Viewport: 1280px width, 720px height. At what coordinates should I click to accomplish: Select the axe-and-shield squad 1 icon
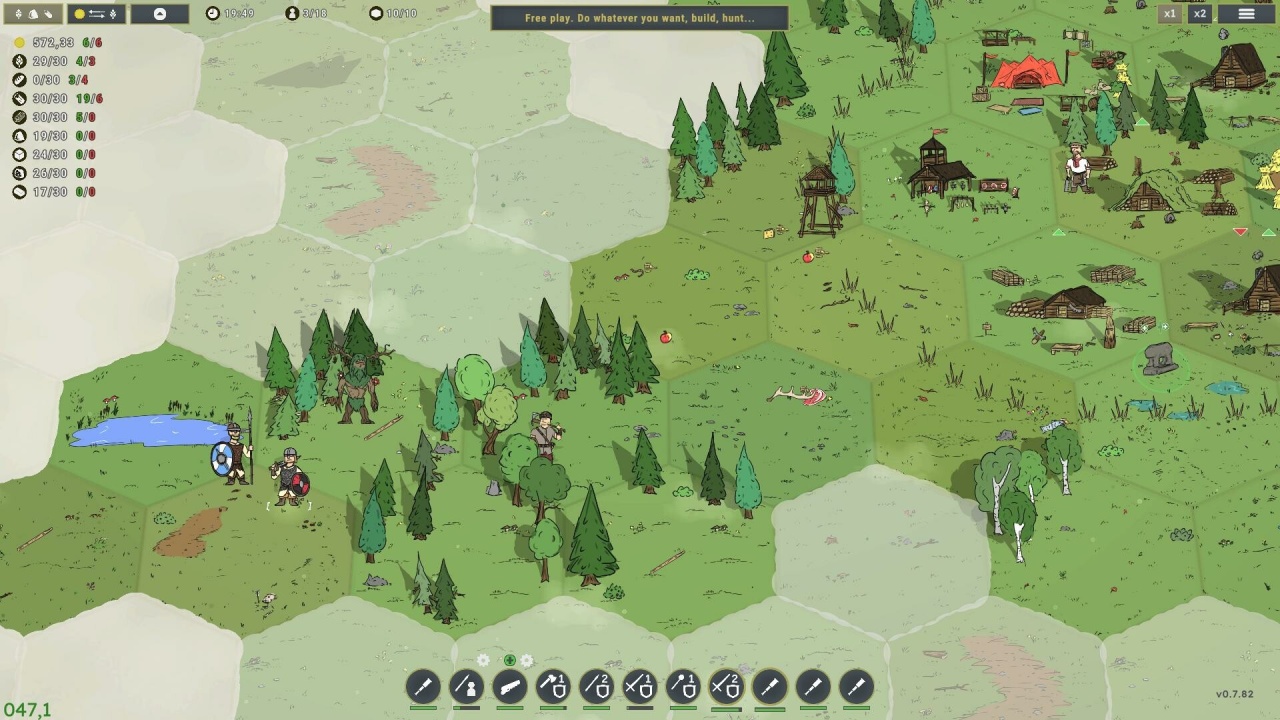pos(553,687)
